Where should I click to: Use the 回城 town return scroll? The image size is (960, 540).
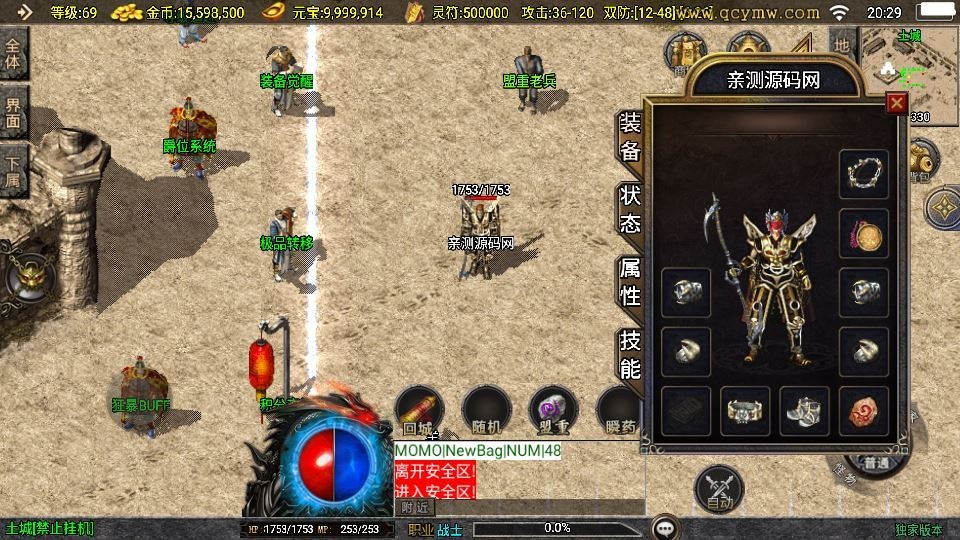419,411
